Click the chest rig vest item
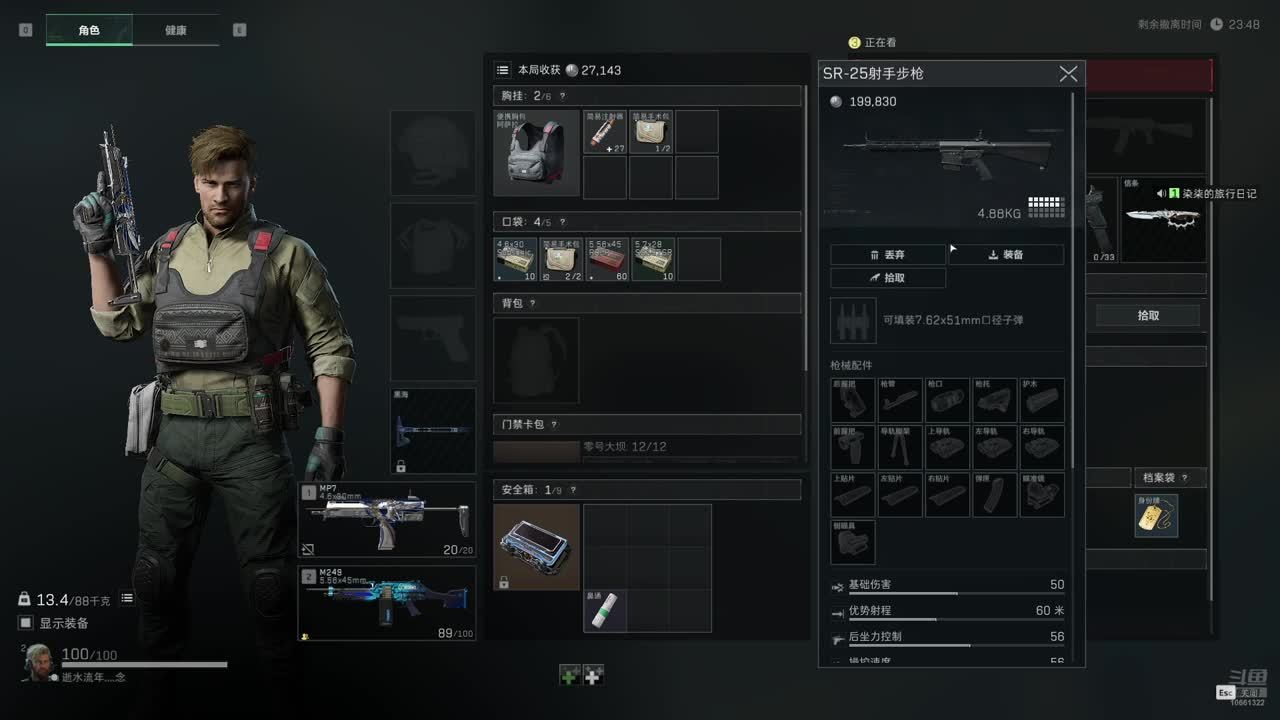The height and width of the screenshot is (720, 1280). (x=536, y=153)
